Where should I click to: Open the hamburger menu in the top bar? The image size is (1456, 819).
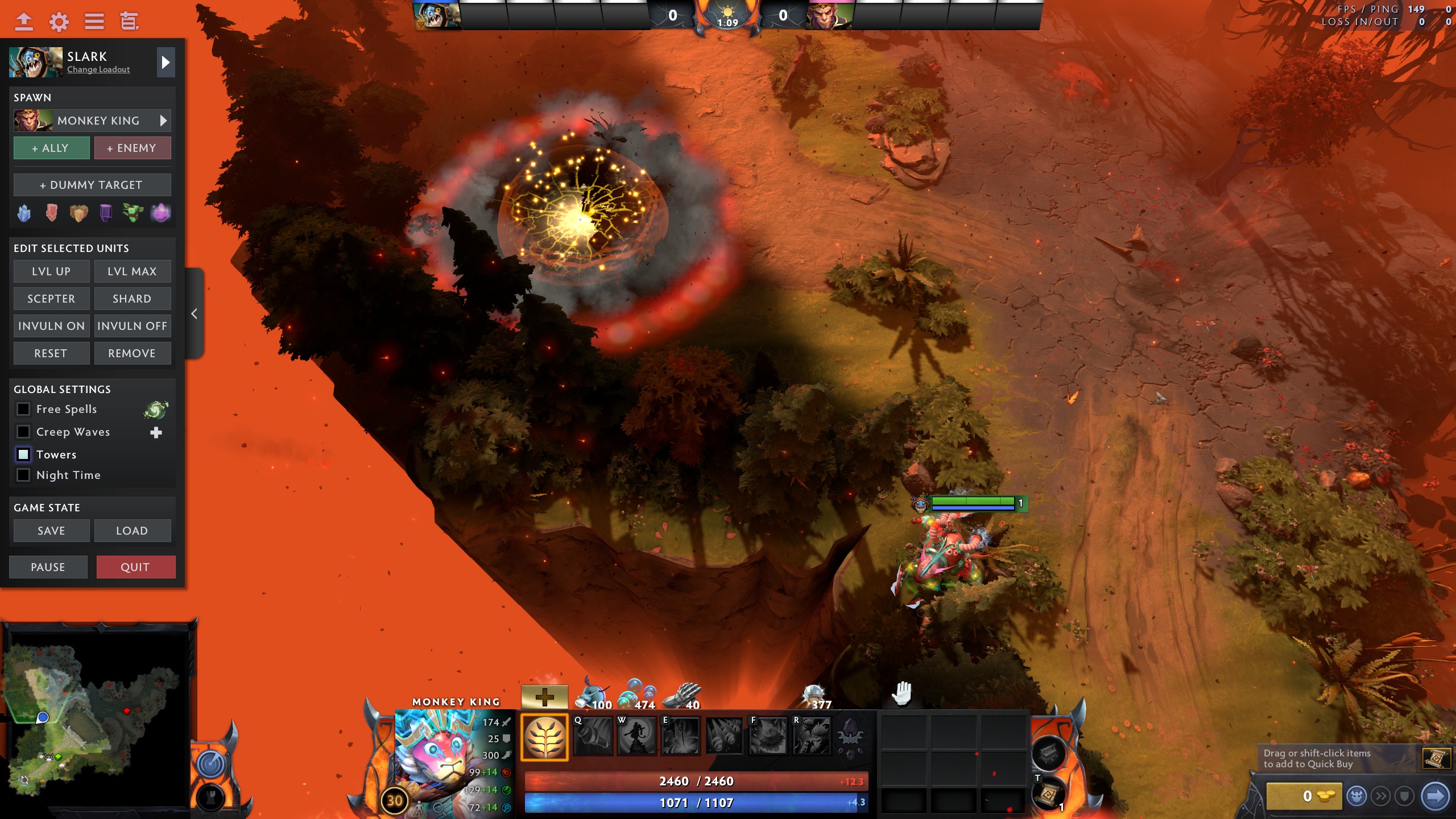coord(95,22)
